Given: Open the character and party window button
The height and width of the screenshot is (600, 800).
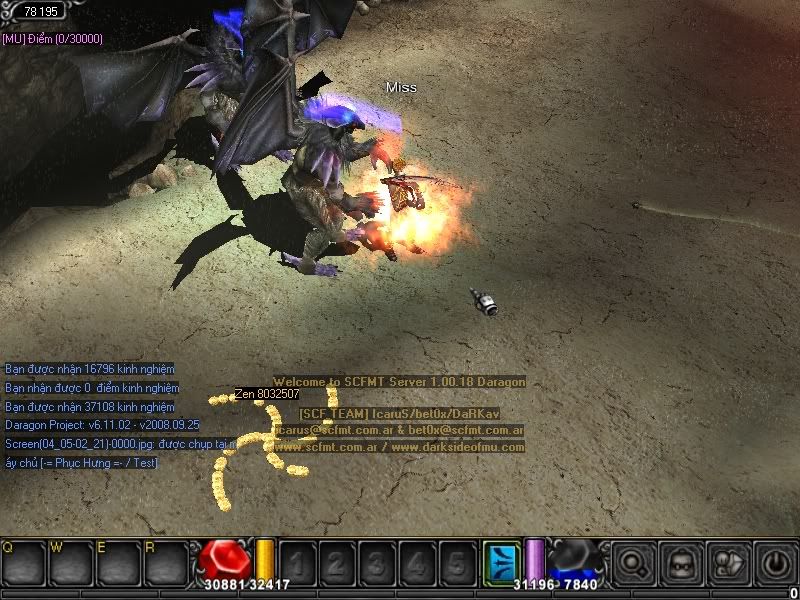Looking at the screenshot, I should pos(729,562).
